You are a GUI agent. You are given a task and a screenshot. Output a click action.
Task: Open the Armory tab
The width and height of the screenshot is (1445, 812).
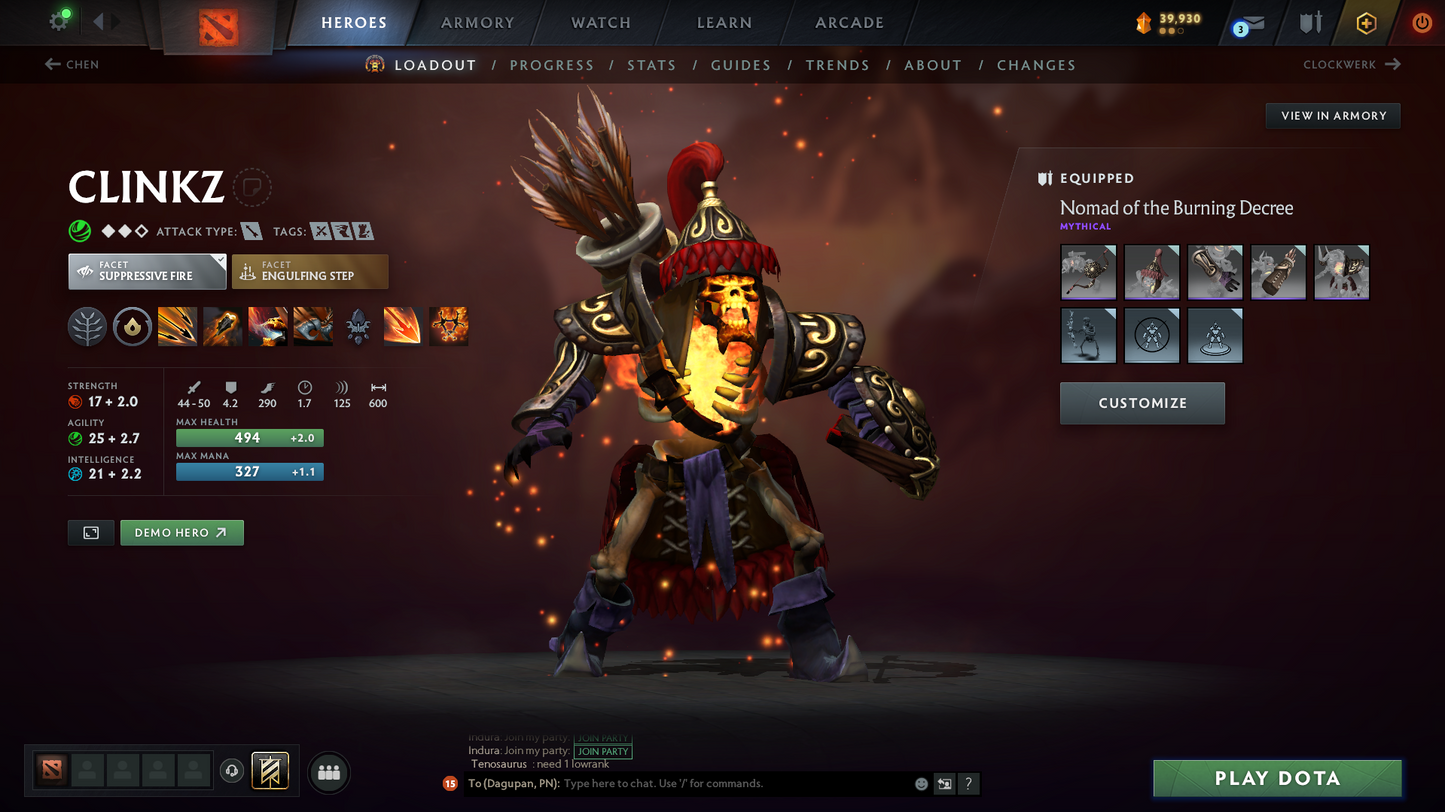[477, 23]
